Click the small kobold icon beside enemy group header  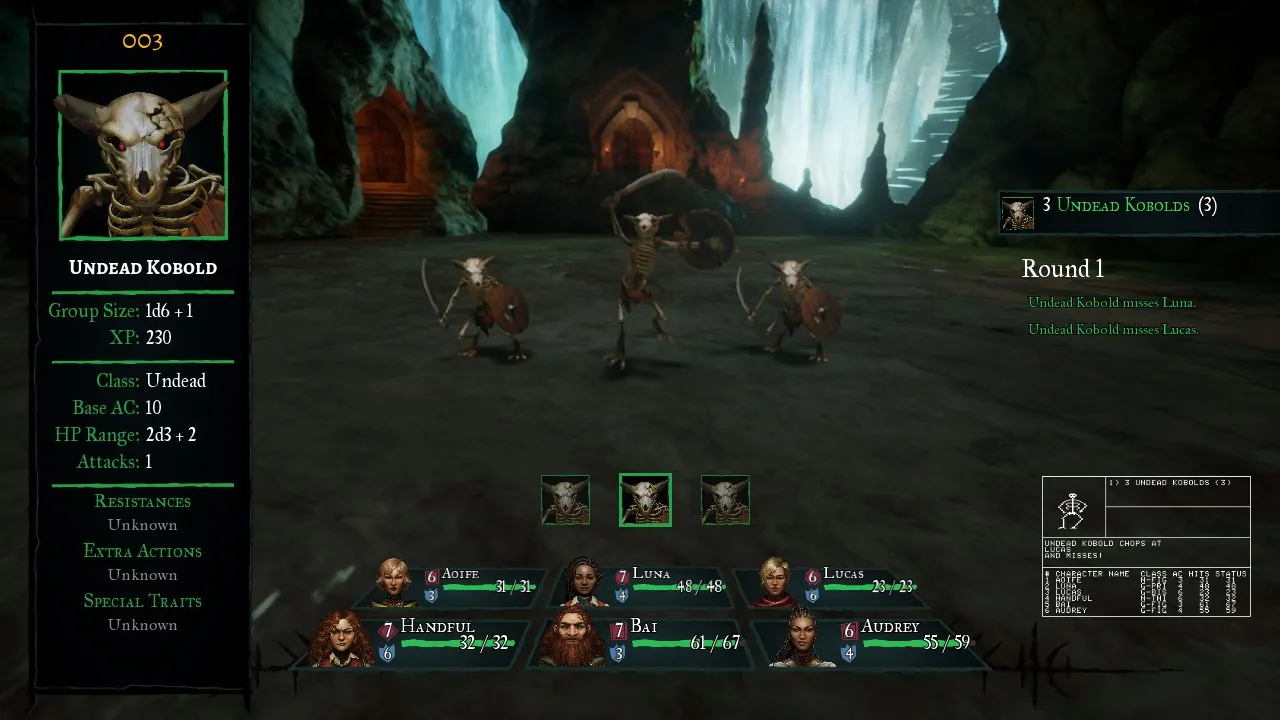tap(1017, 207)
